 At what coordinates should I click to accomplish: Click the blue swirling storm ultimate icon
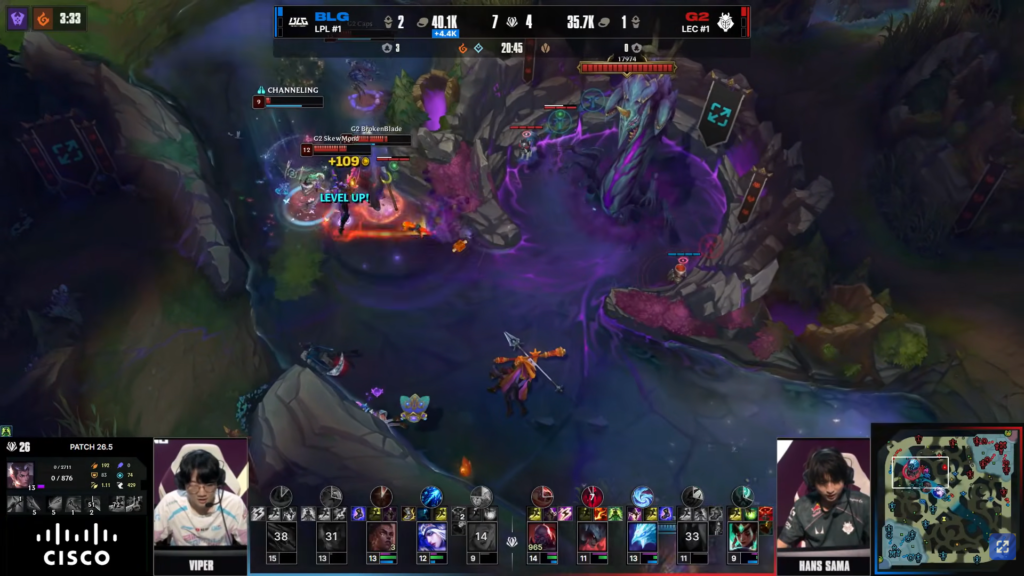(x=642, y=496)
